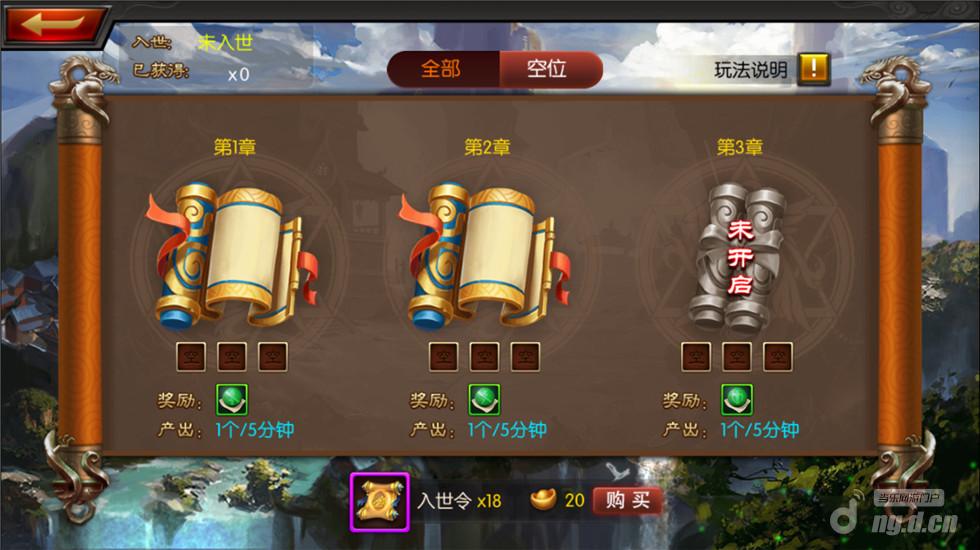Inspect the 第1章 green orb reward

click(x=232, y=400)
